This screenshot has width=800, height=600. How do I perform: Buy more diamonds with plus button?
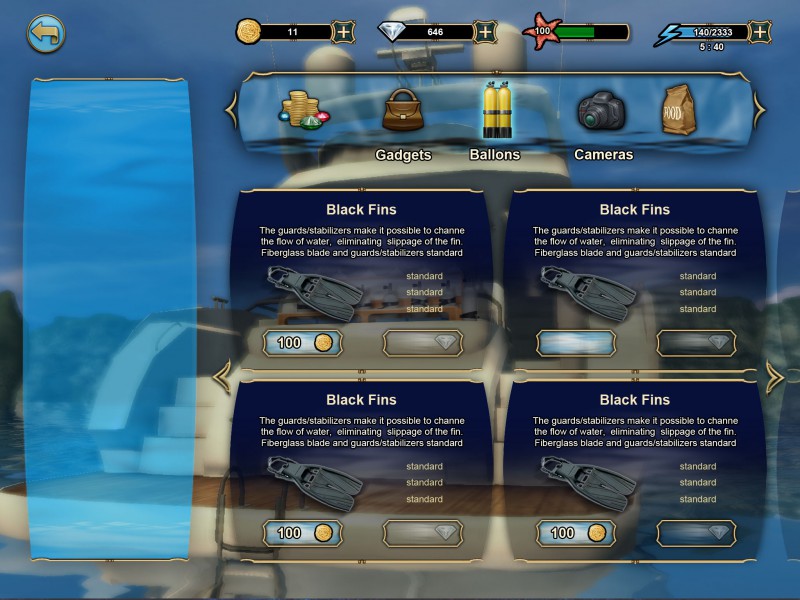[485, 32]
